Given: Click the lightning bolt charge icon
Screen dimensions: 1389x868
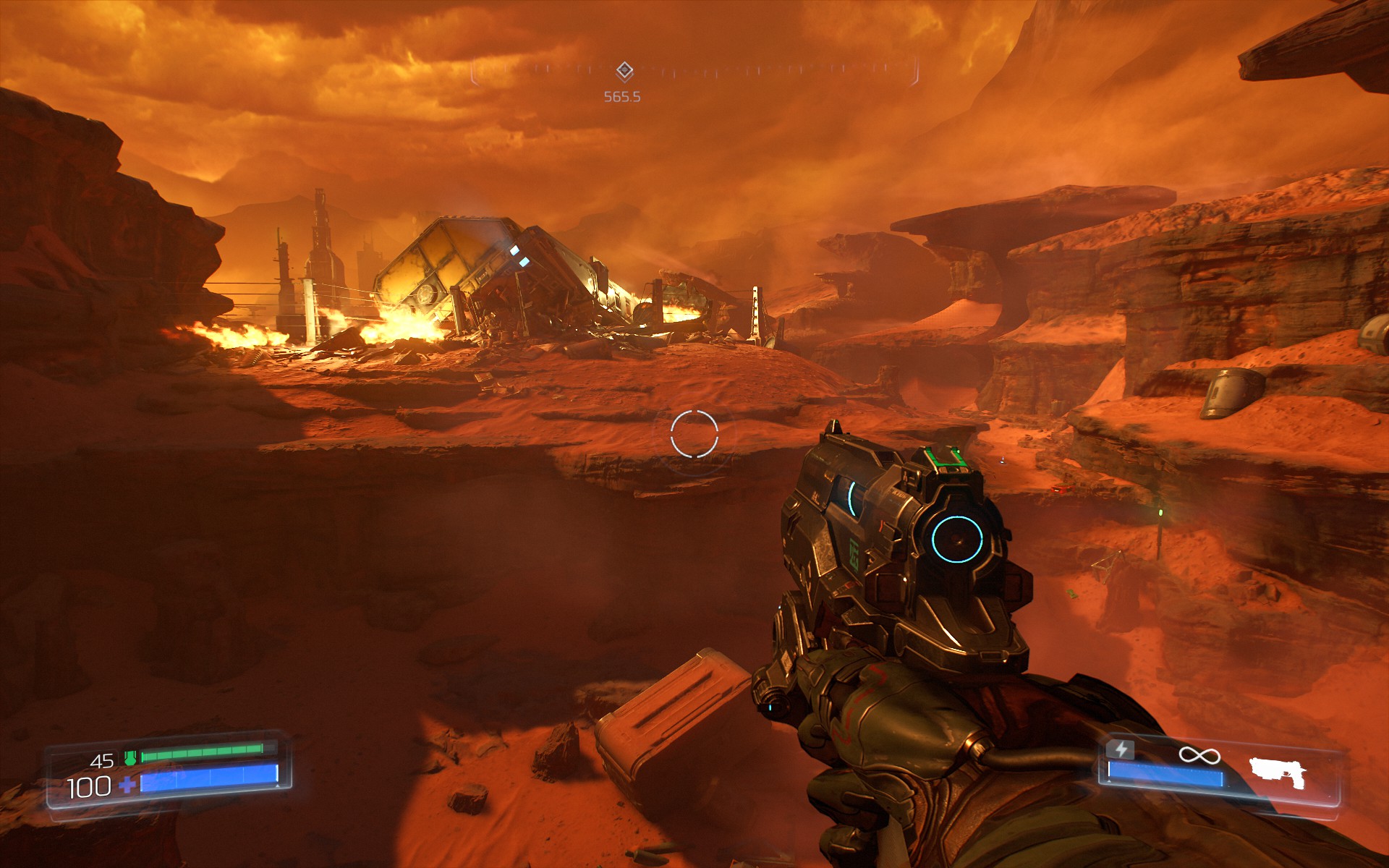Looking at the screenshot, I should [x=1121, y=749].
